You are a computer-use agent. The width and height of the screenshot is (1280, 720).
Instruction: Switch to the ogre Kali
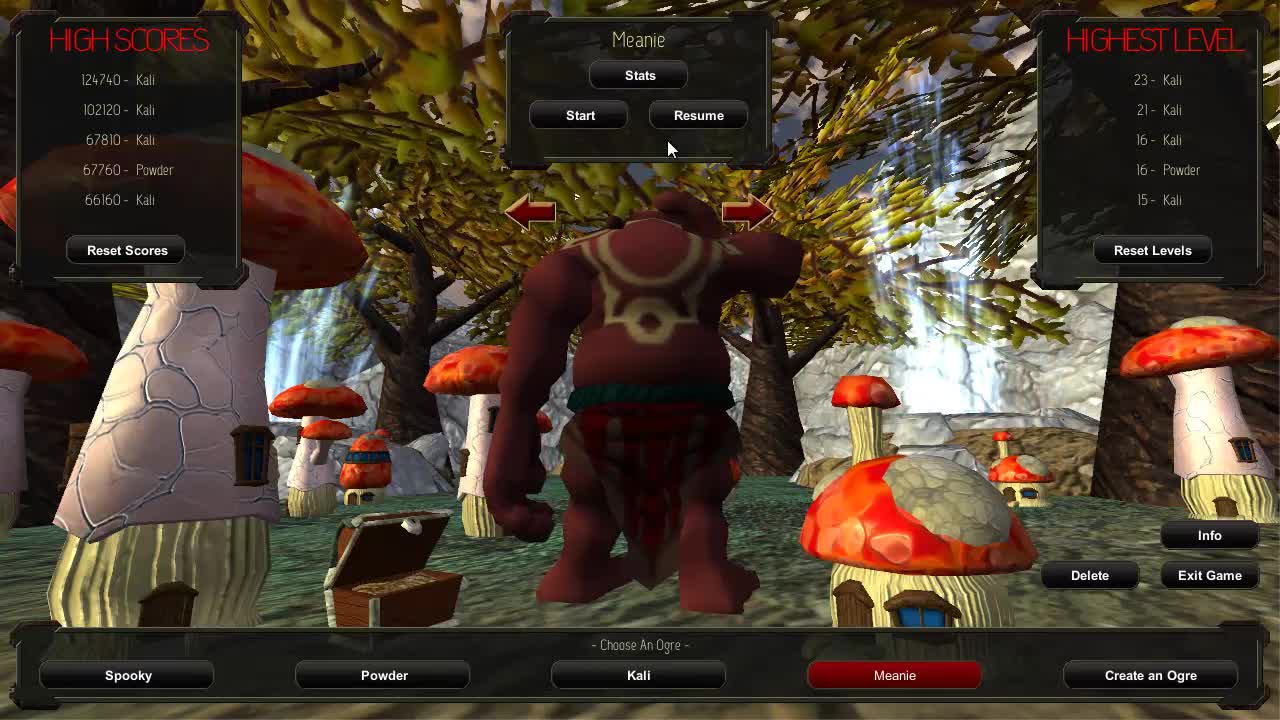[x=638, y=675]
